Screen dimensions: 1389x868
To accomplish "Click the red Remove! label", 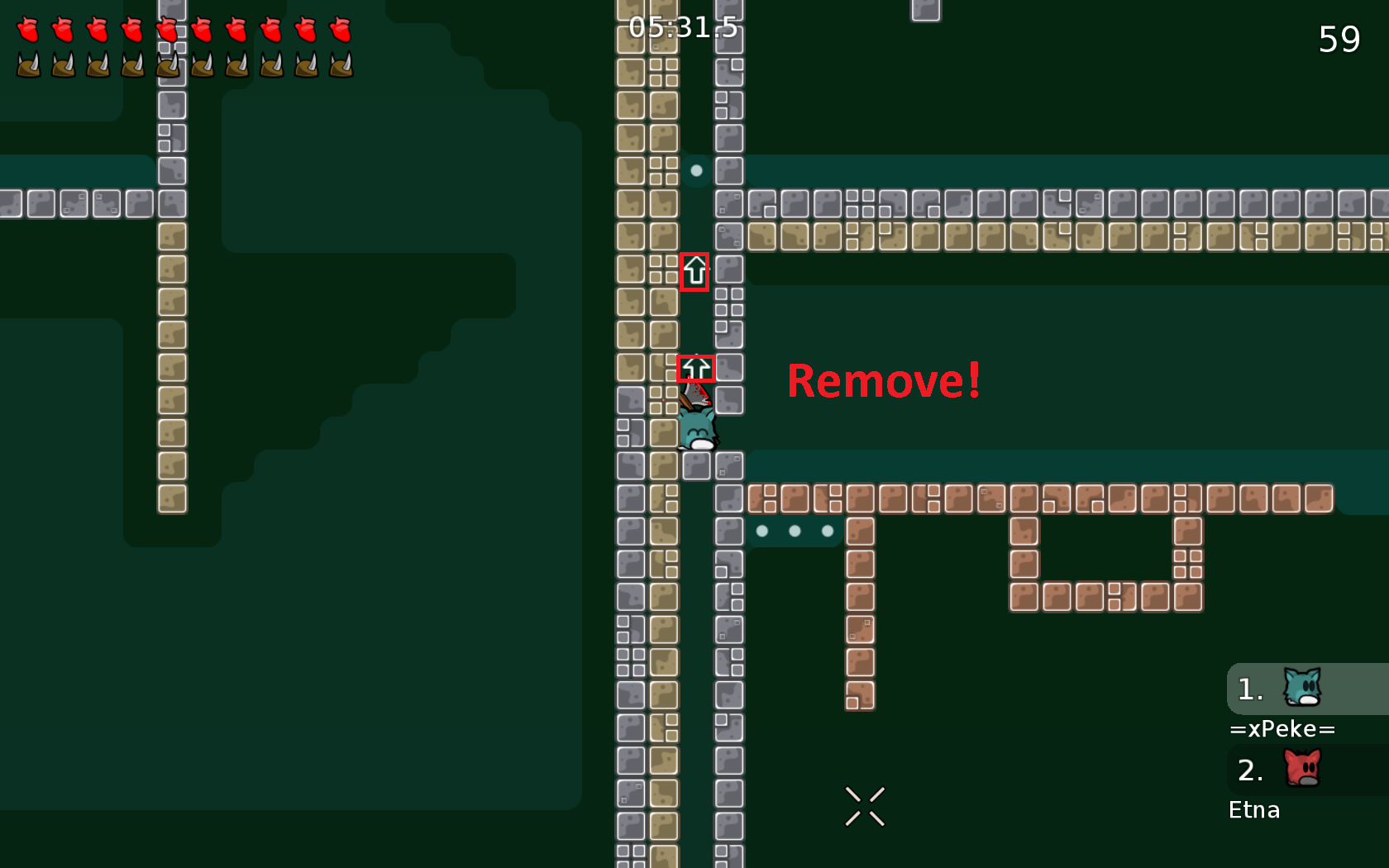I will coord(883,381).
